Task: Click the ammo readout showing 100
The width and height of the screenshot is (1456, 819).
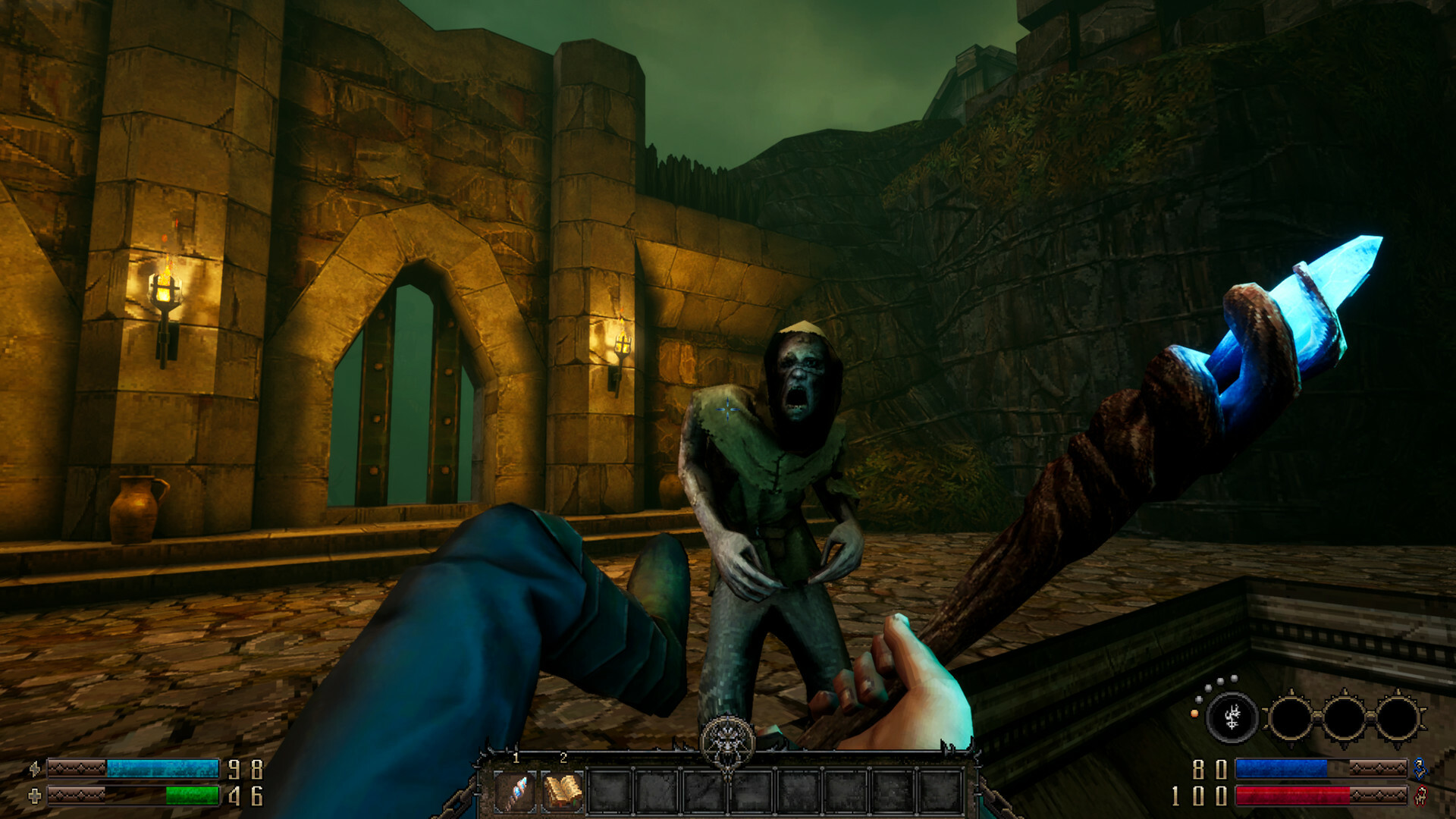Action: coord(1198,795)
